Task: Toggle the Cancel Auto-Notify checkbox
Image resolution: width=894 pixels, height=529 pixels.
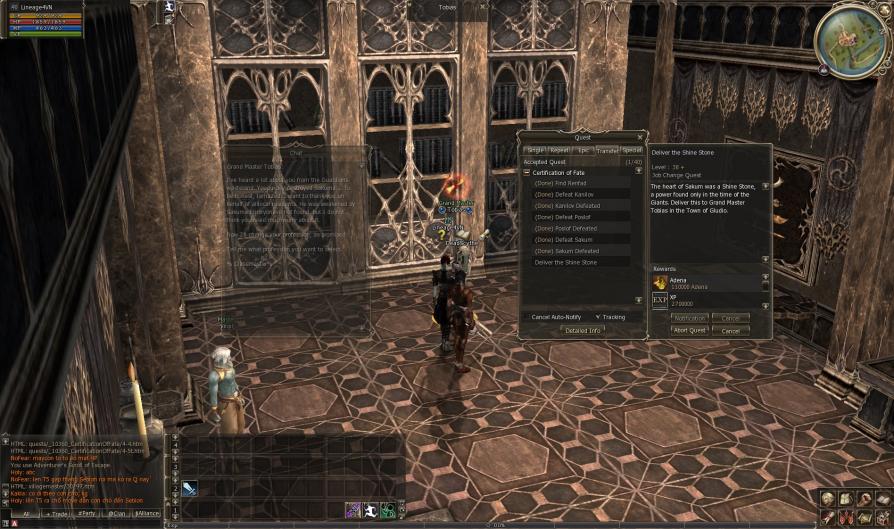Action: coord(527,317)
